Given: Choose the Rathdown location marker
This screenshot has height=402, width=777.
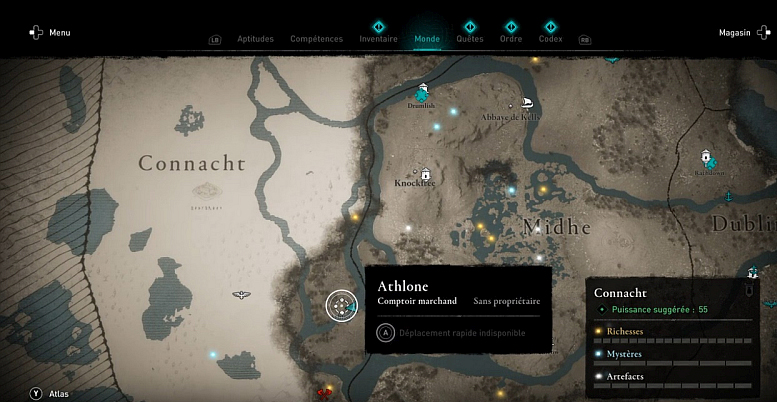Looking at the screenshot, I should pyautogui.click(x=708, y=158).
